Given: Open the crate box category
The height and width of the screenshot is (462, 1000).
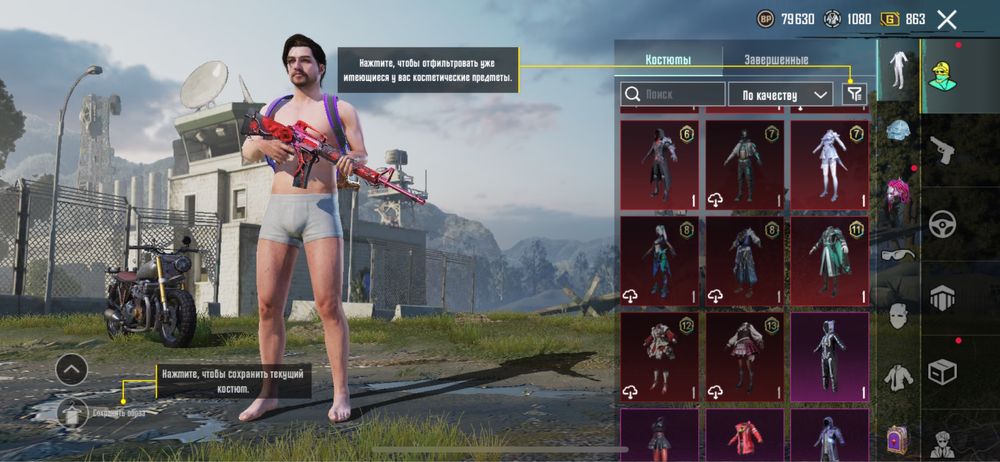Looking at the screenshot, I should tap(944, 372).
